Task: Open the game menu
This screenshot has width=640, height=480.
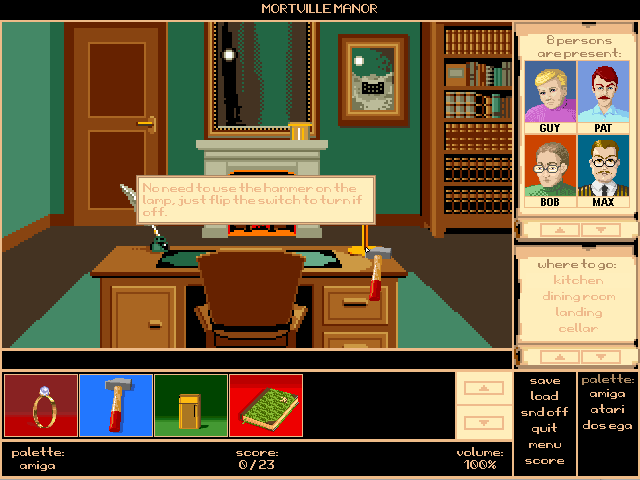Action: pyautogui.click(x=545, y=444)
